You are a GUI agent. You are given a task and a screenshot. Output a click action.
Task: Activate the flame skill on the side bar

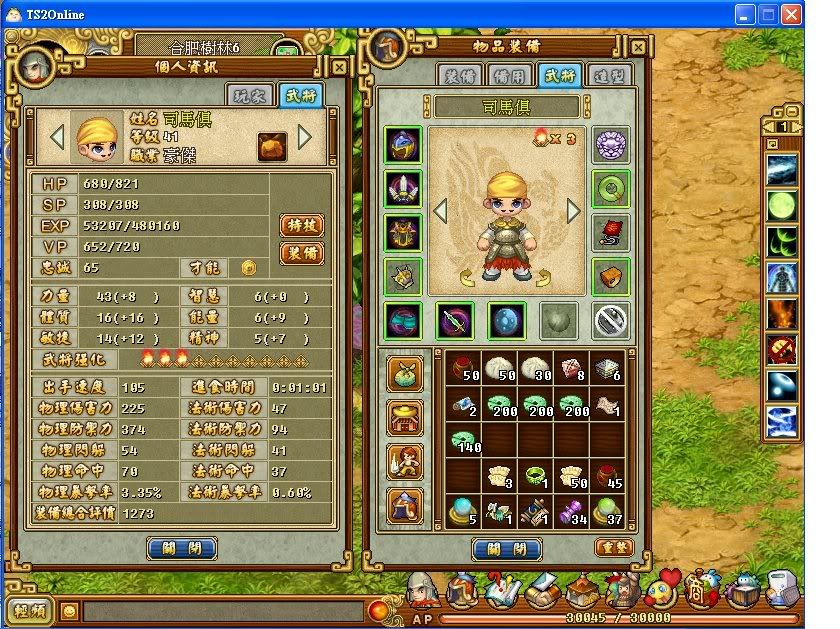click(781, 313)
